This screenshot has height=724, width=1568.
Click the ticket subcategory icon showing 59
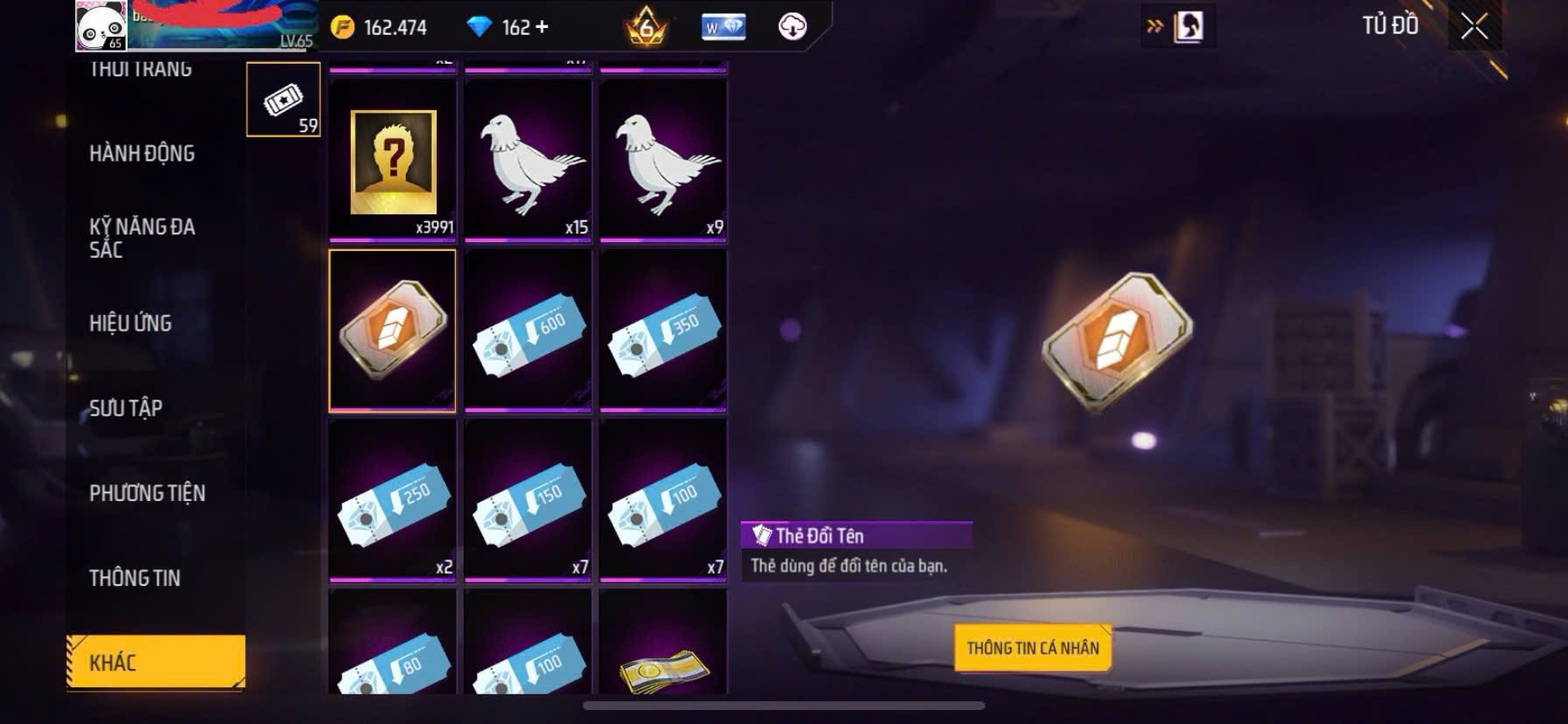tap(283, 100)
